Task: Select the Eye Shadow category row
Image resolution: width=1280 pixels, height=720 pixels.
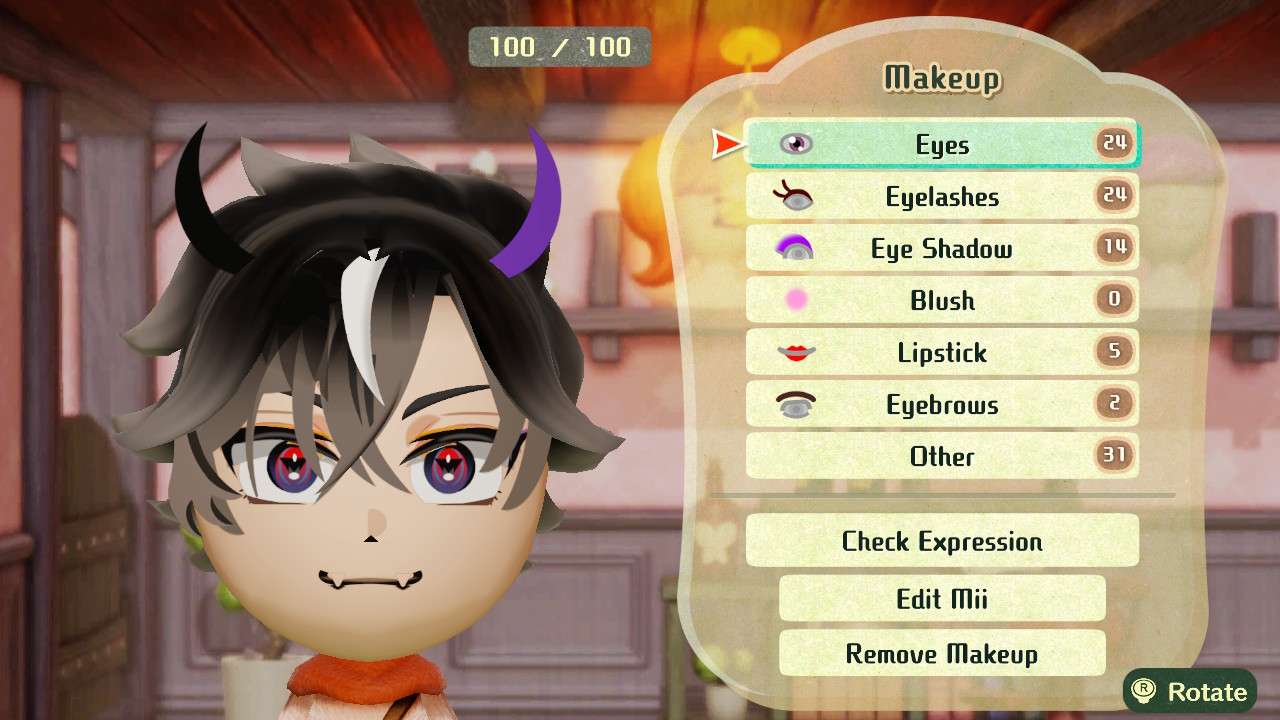Action: coord(940,248)
